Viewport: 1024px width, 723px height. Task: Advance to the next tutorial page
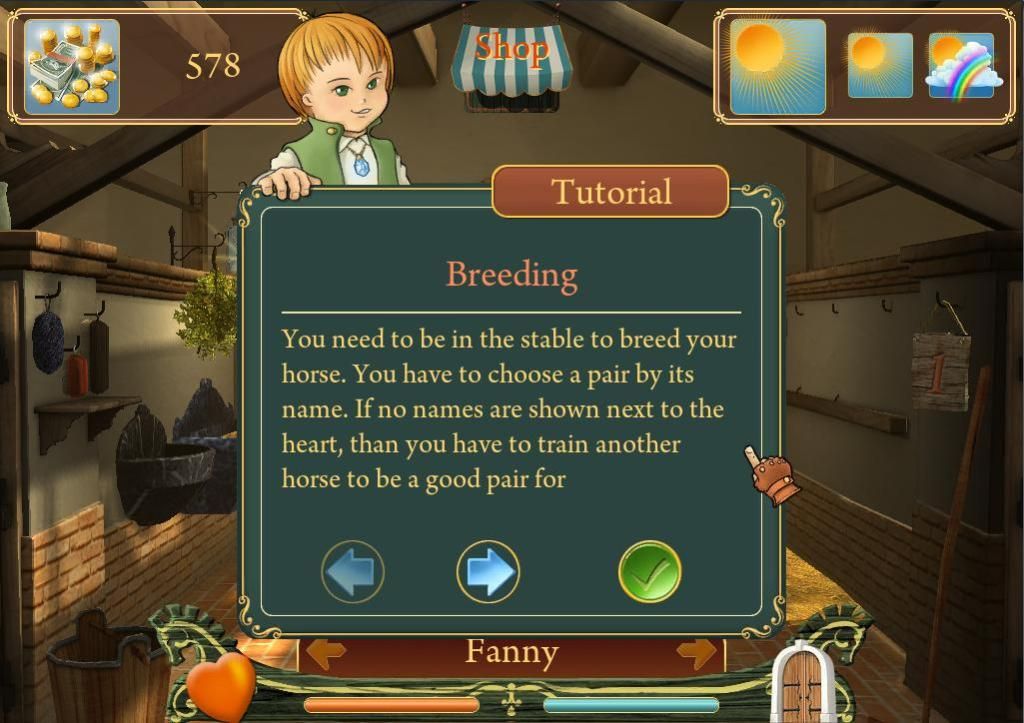click(488, 572)
